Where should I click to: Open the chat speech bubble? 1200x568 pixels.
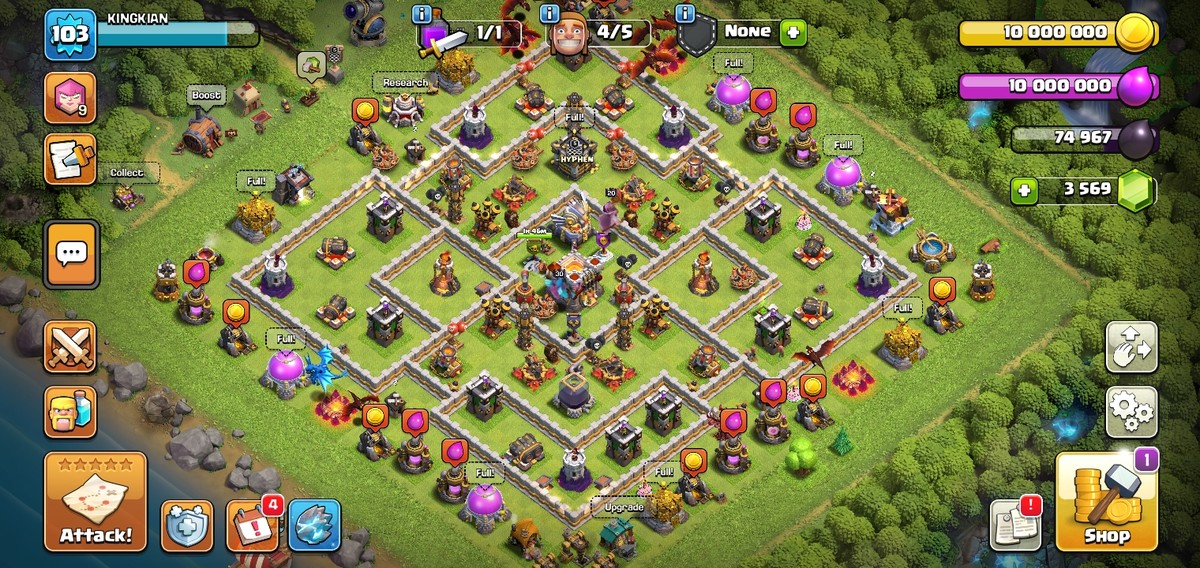[71, 254]
